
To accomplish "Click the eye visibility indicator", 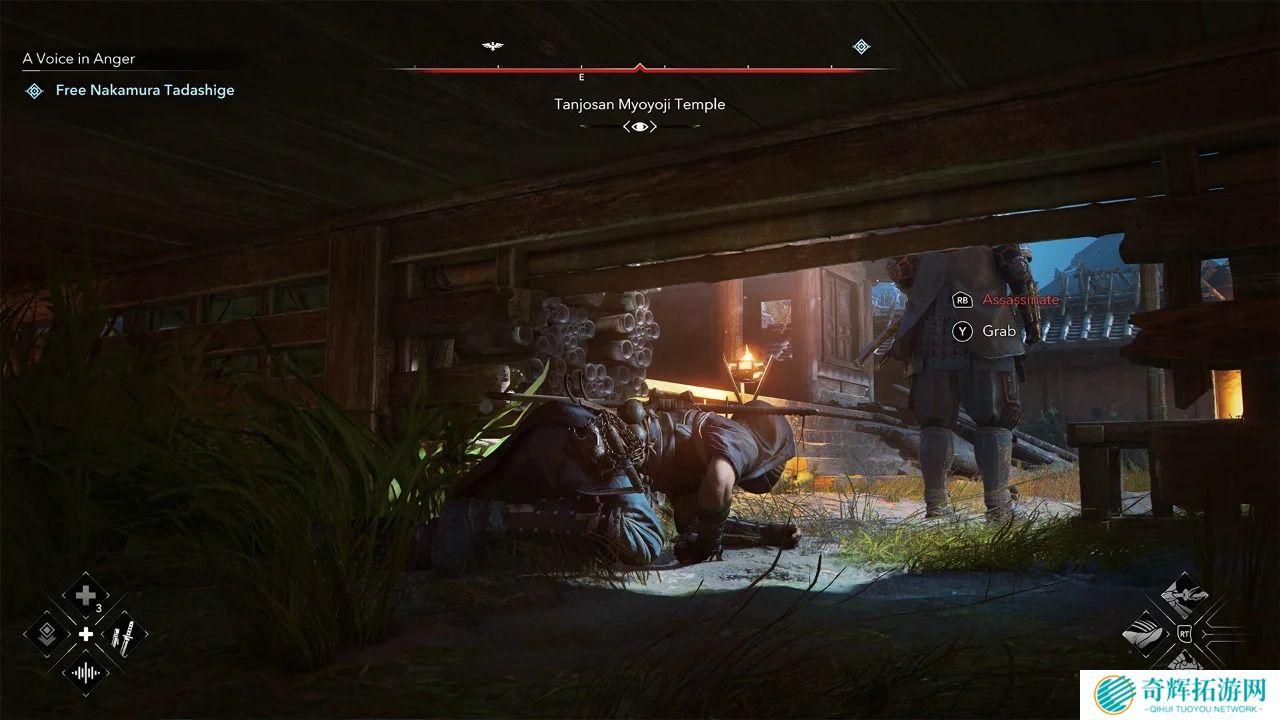I will point(640,126).
